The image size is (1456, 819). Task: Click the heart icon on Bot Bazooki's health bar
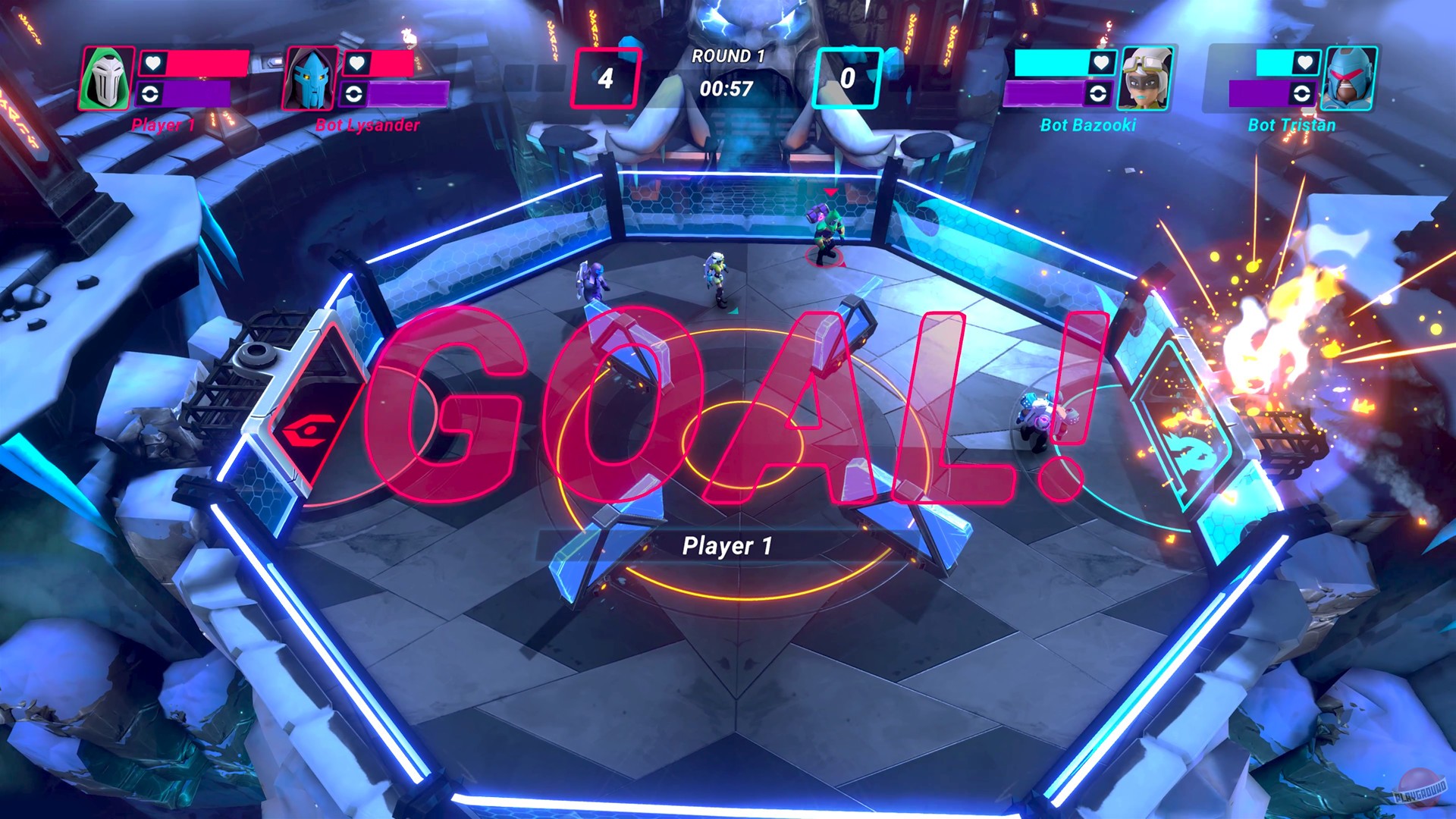click(x=1100, y=62)
